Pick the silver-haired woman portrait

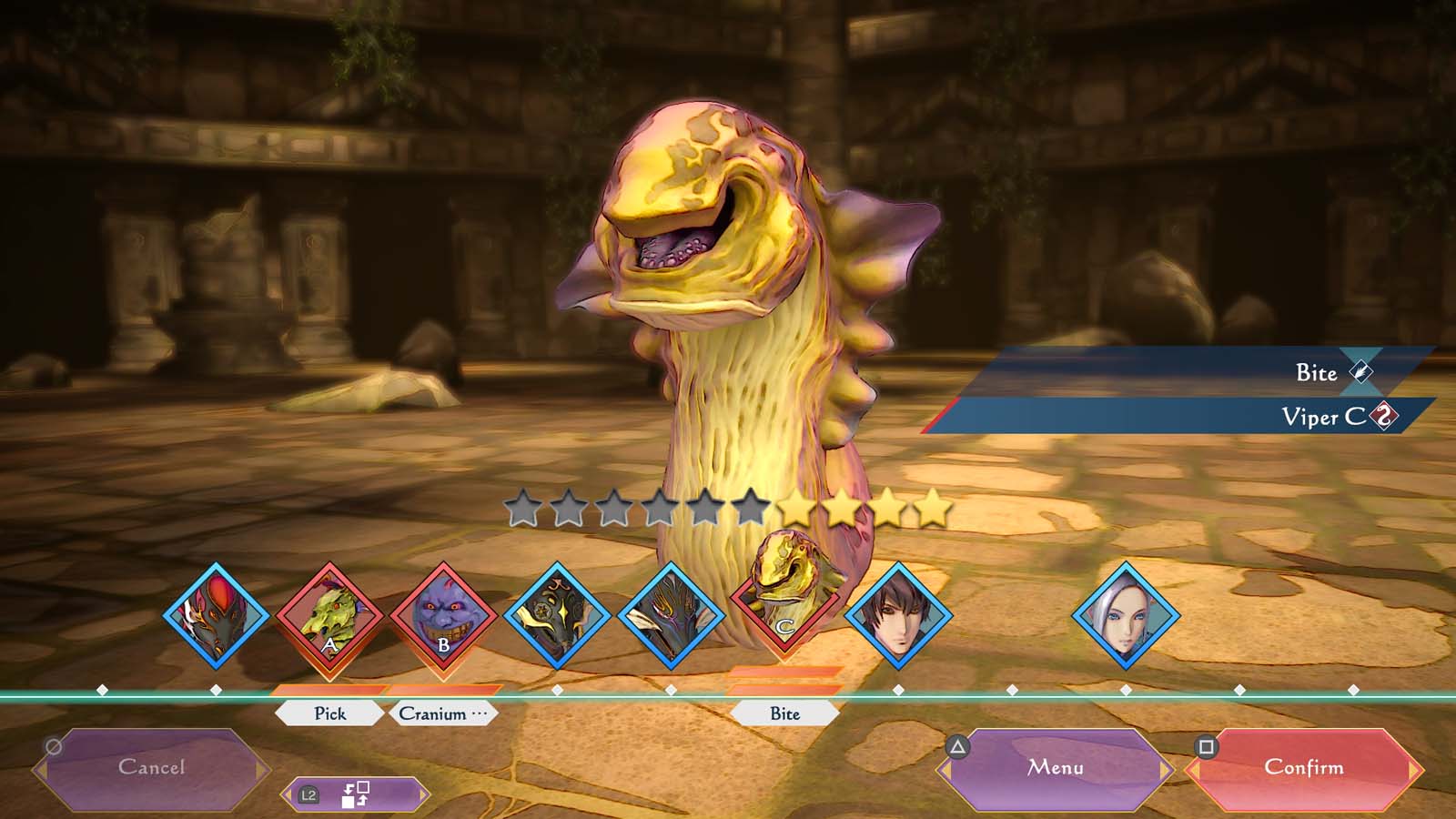1126,618
